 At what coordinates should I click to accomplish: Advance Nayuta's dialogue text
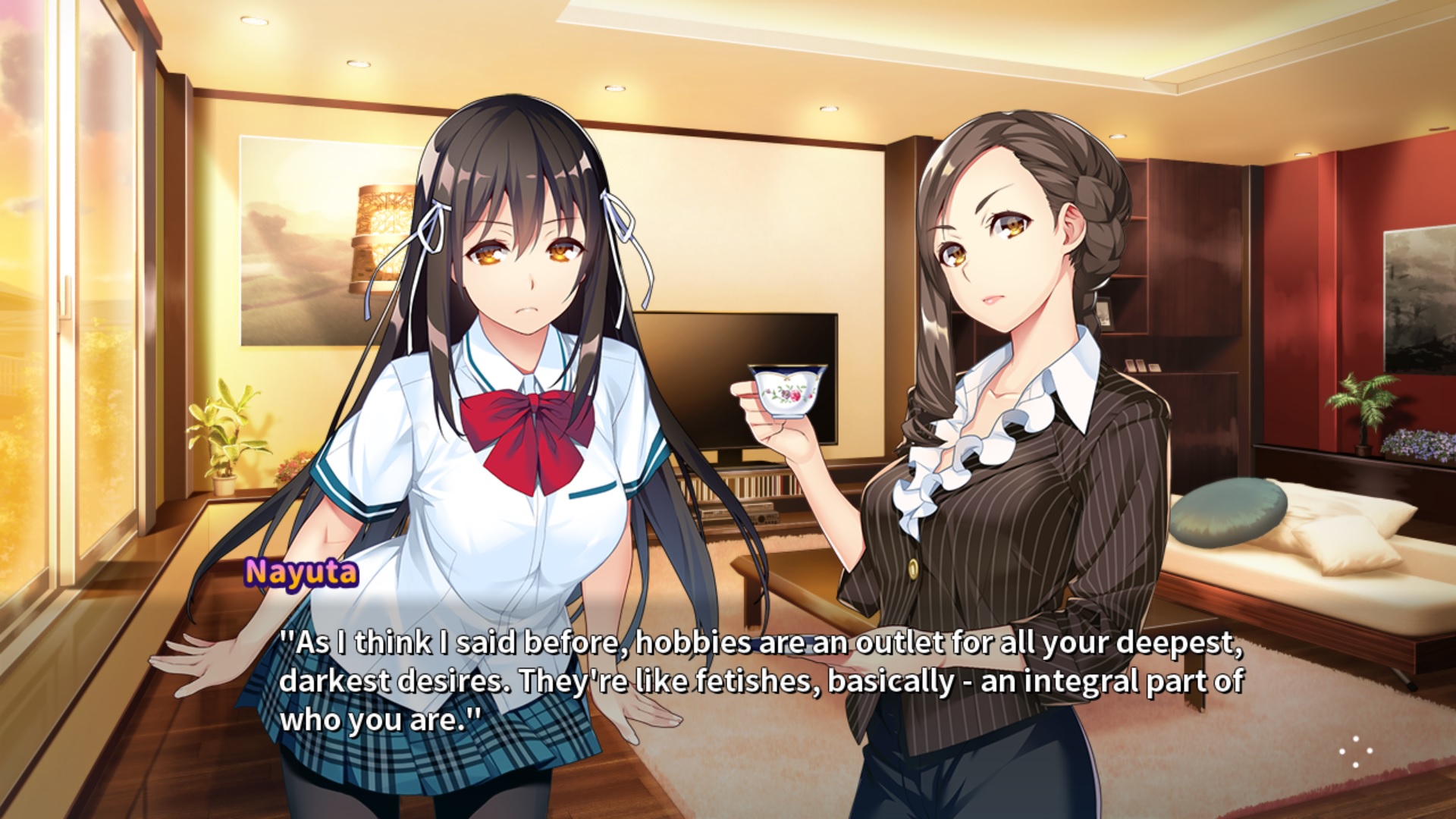point(761,680)
